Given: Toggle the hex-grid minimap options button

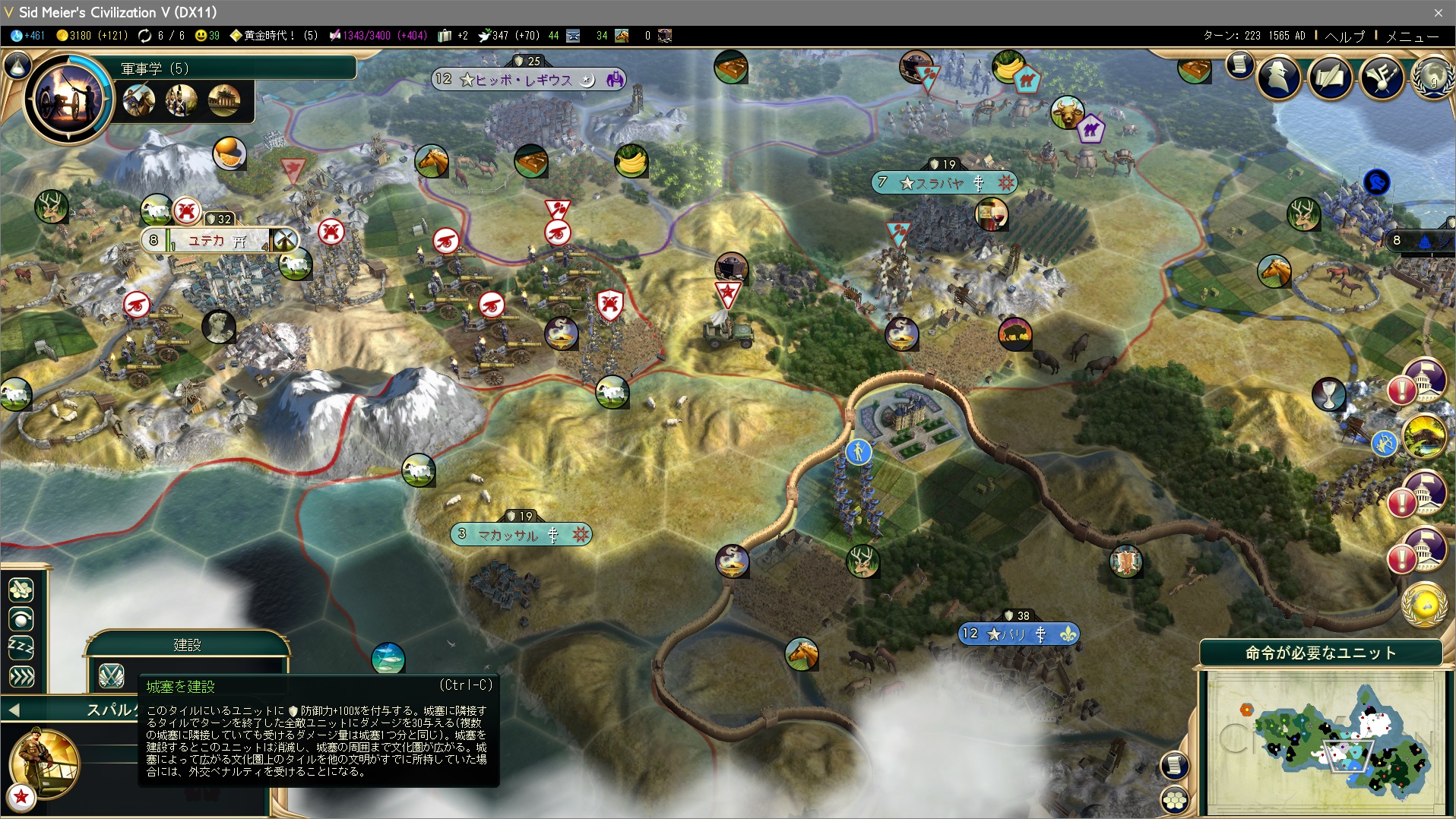Looking at the screenshot, I should click(1175, 799).
